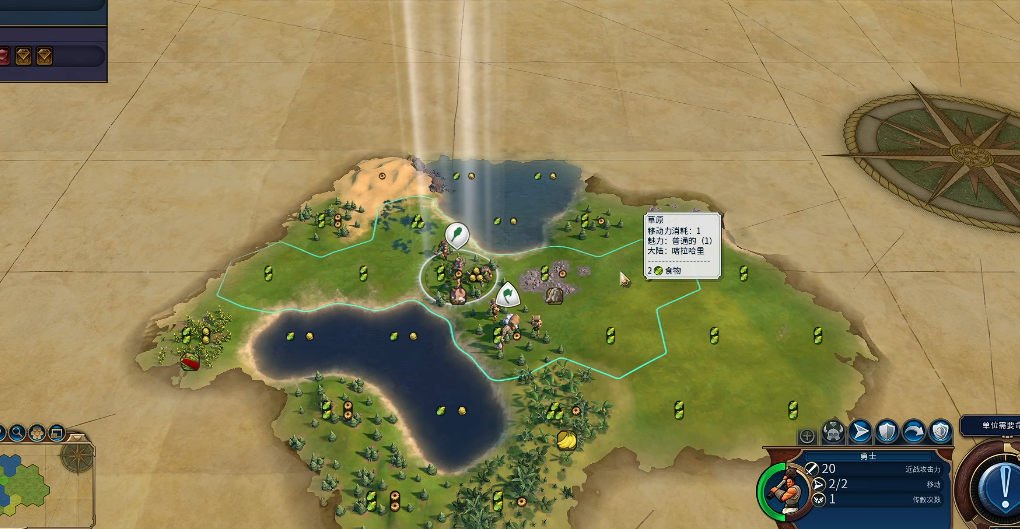Activate the shield-with-inner-outline alert command
Viewport: 1020px width, 529px height.
(x=939, y=432)
